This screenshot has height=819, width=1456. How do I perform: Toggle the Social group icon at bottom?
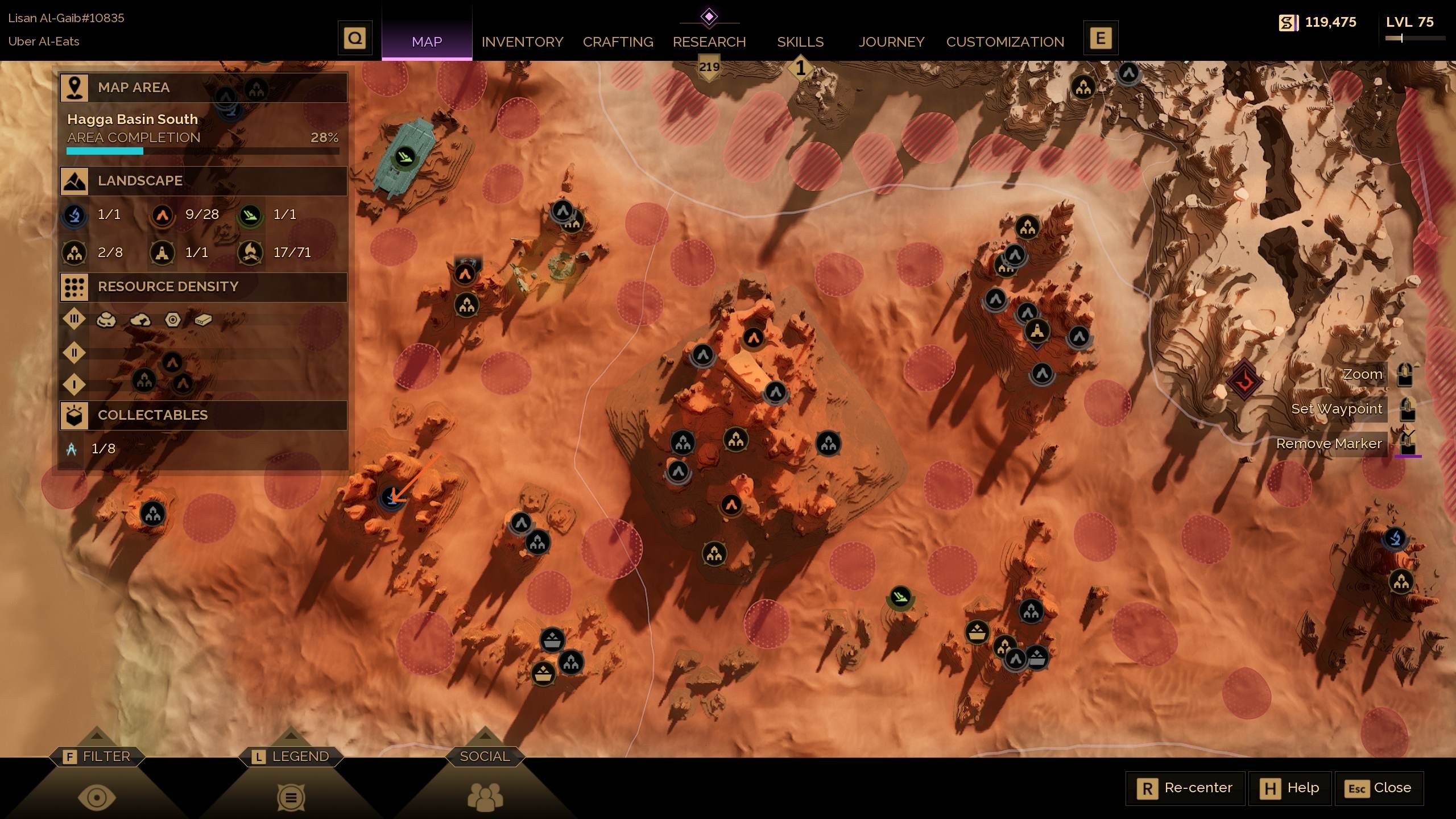tap(484, 796)
